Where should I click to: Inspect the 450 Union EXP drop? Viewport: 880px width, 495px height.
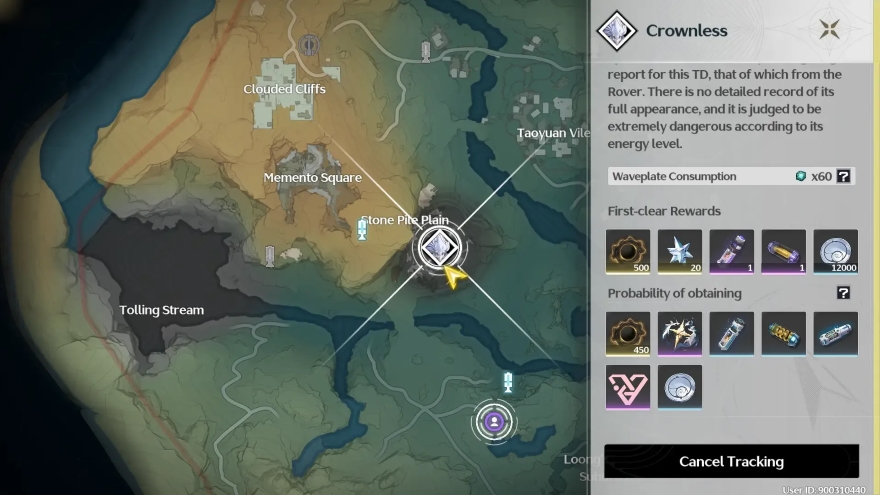[628, 334]
